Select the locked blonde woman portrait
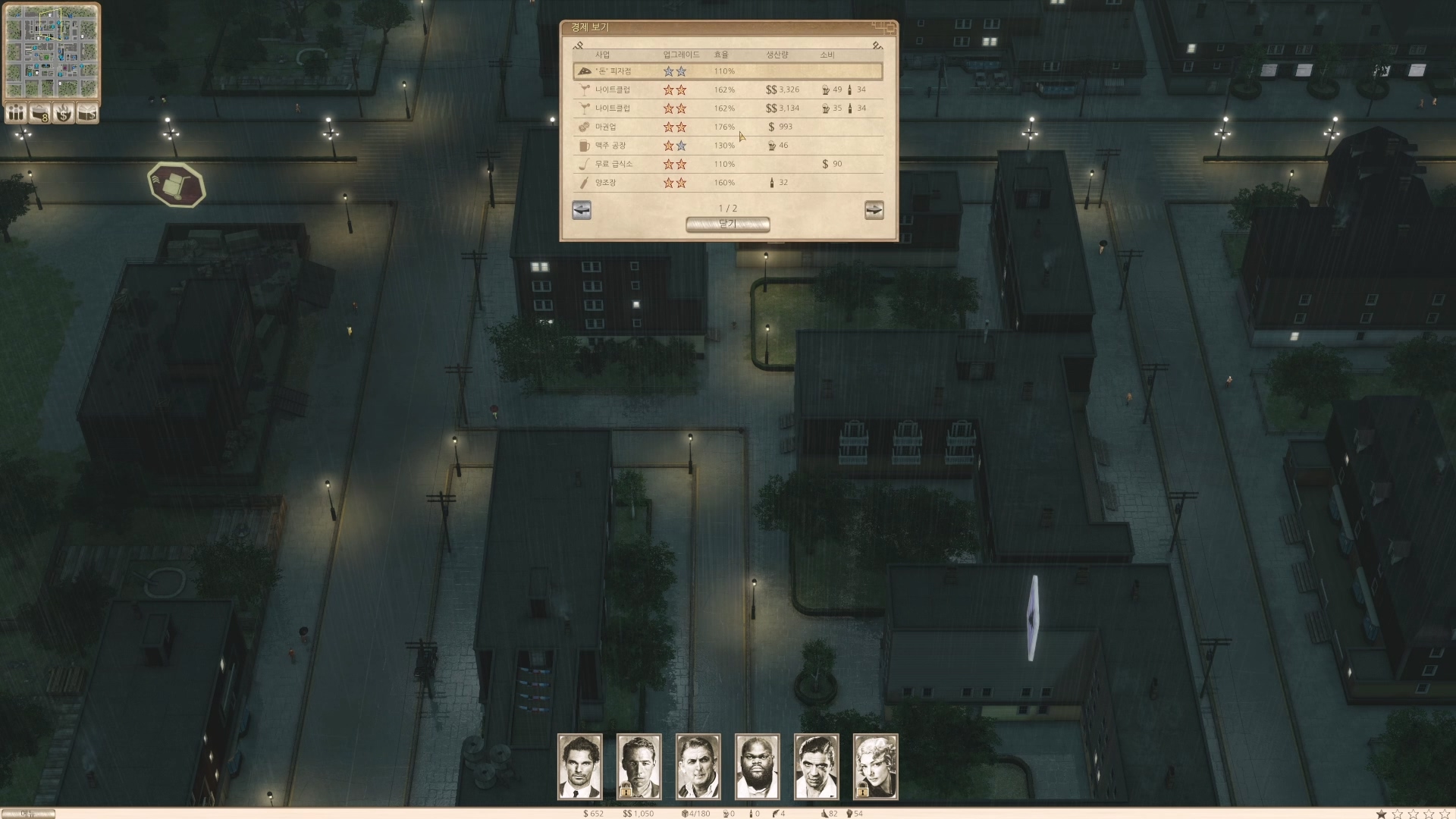The height and width of the screenshot is (819, 1456). tap(876, 766)
